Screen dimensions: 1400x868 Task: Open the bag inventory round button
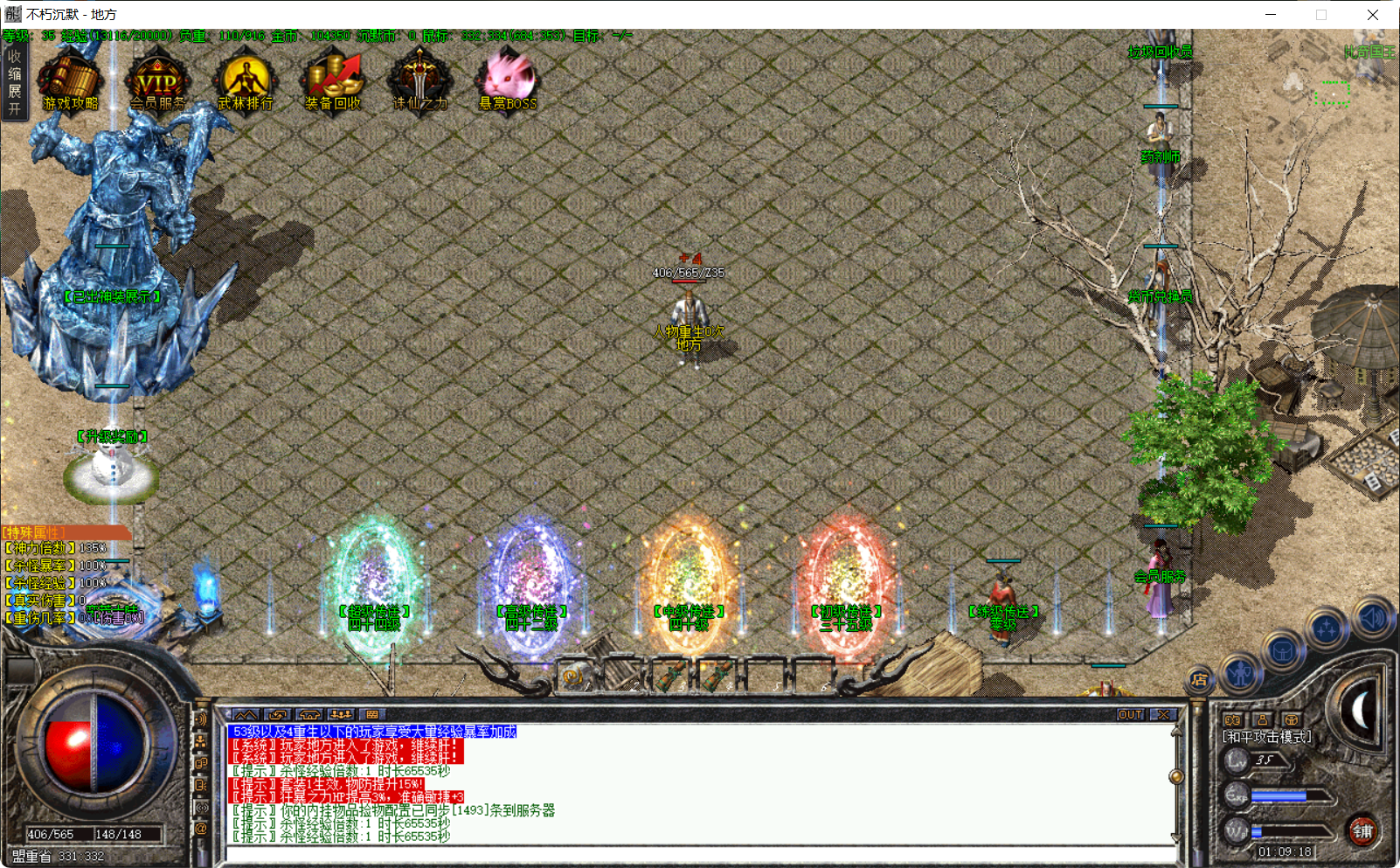[1282, 652]
